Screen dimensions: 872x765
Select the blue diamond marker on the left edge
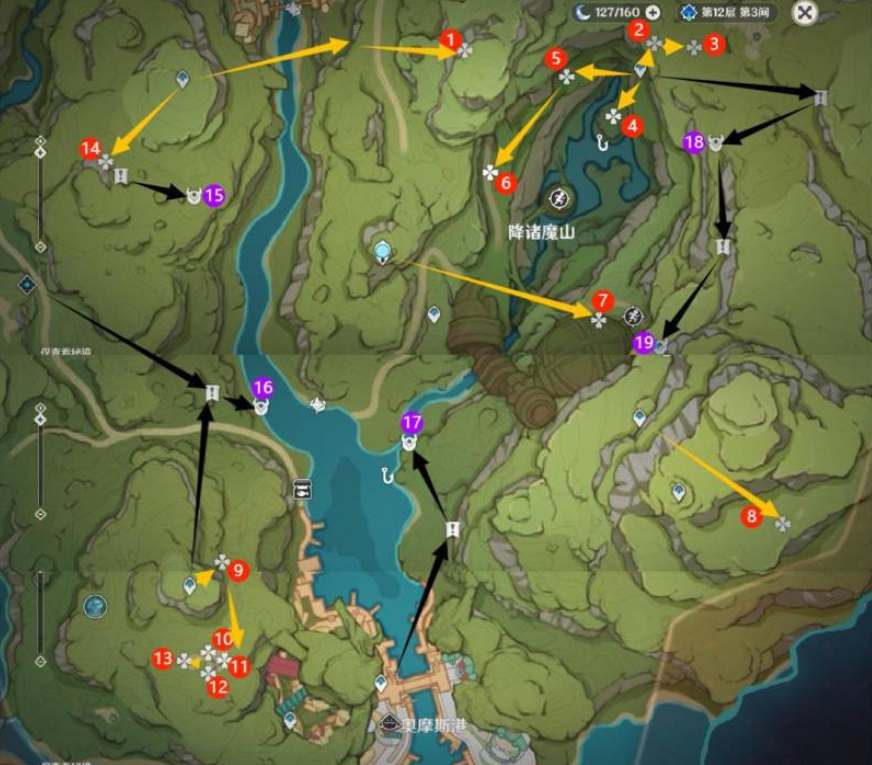tap(27, 285)
